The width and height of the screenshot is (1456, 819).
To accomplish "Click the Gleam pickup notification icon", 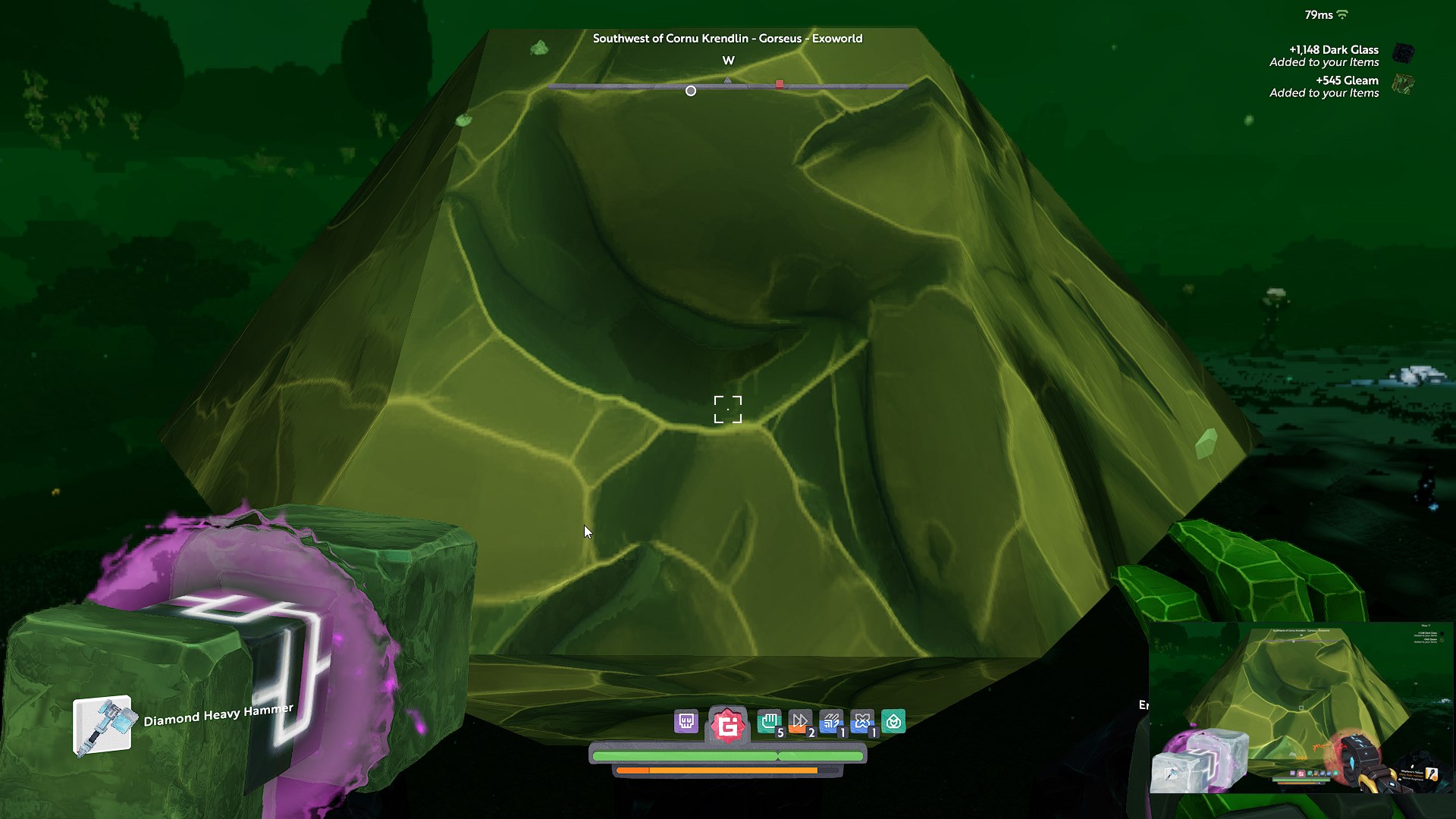I will [1404, 83].
